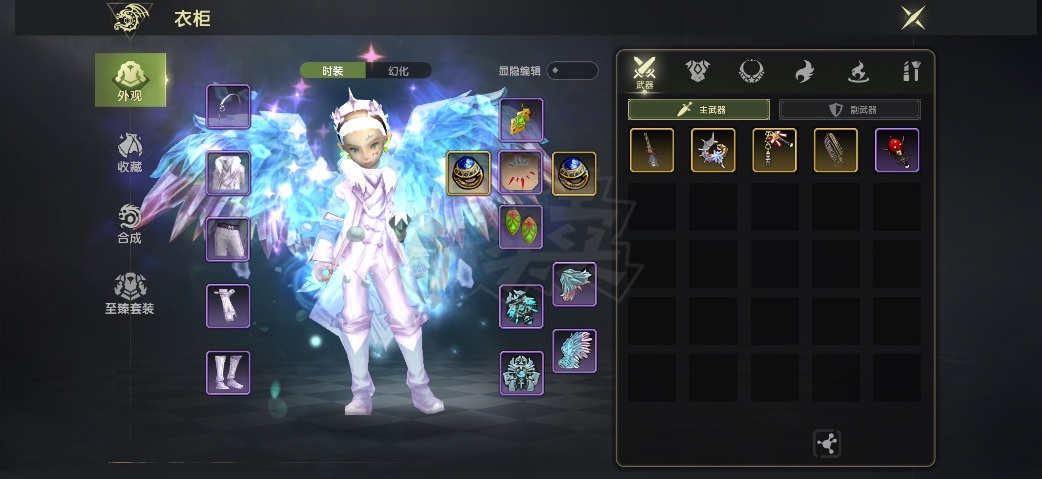Select the white boots equipment slot
Viewport: 1042px width, 479px height.
coord(228,372)
